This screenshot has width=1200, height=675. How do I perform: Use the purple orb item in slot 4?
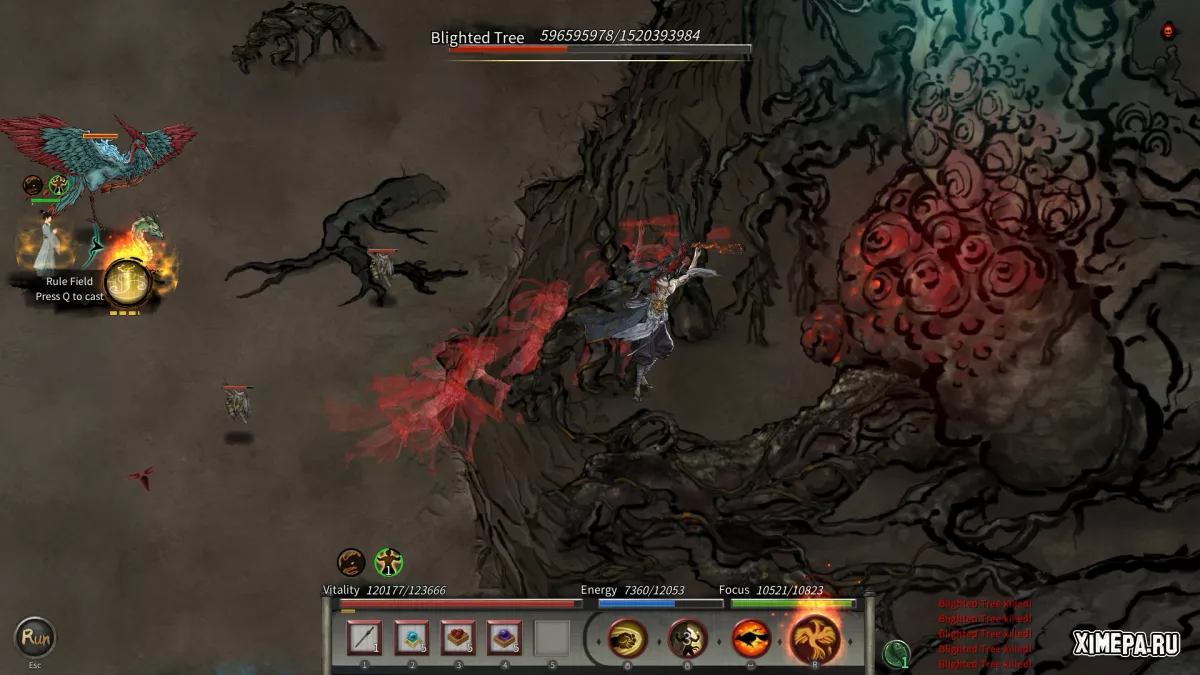(x=504, y=638)
